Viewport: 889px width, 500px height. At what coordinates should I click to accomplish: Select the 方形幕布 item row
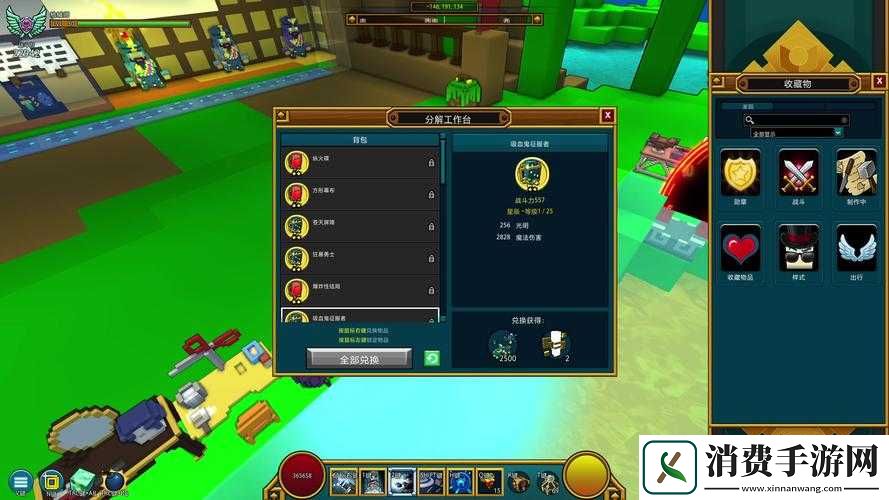click(x=360, y=194)
